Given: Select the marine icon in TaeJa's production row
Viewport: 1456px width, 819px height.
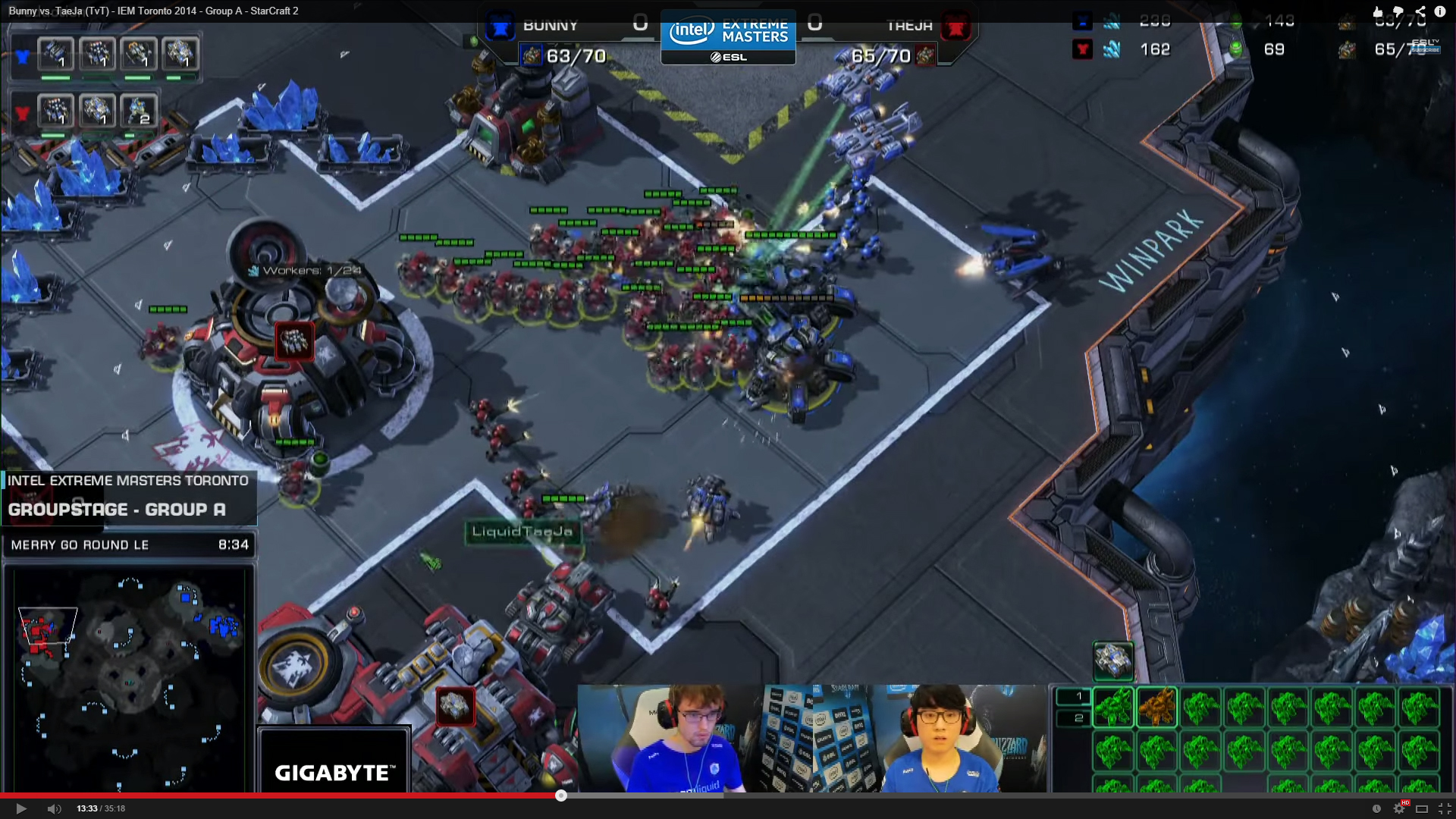Looking at the screenshot, I should click(139, 111).
